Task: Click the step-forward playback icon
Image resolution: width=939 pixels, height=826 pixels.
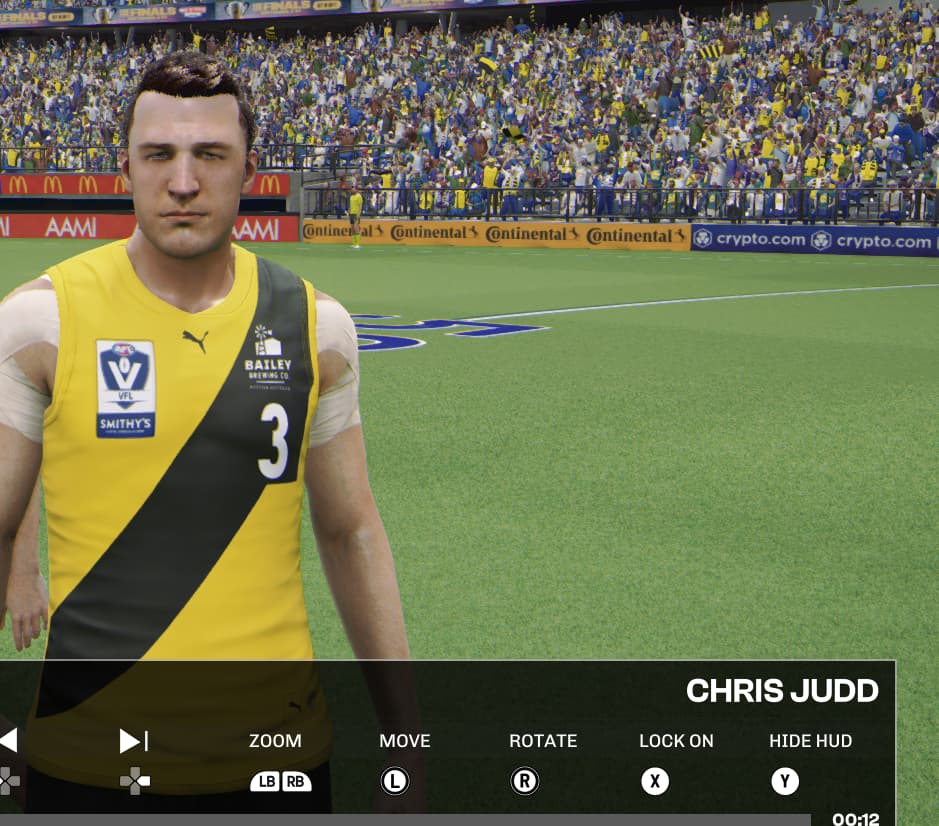Action: pyautogui.click(x=134, y=741)
